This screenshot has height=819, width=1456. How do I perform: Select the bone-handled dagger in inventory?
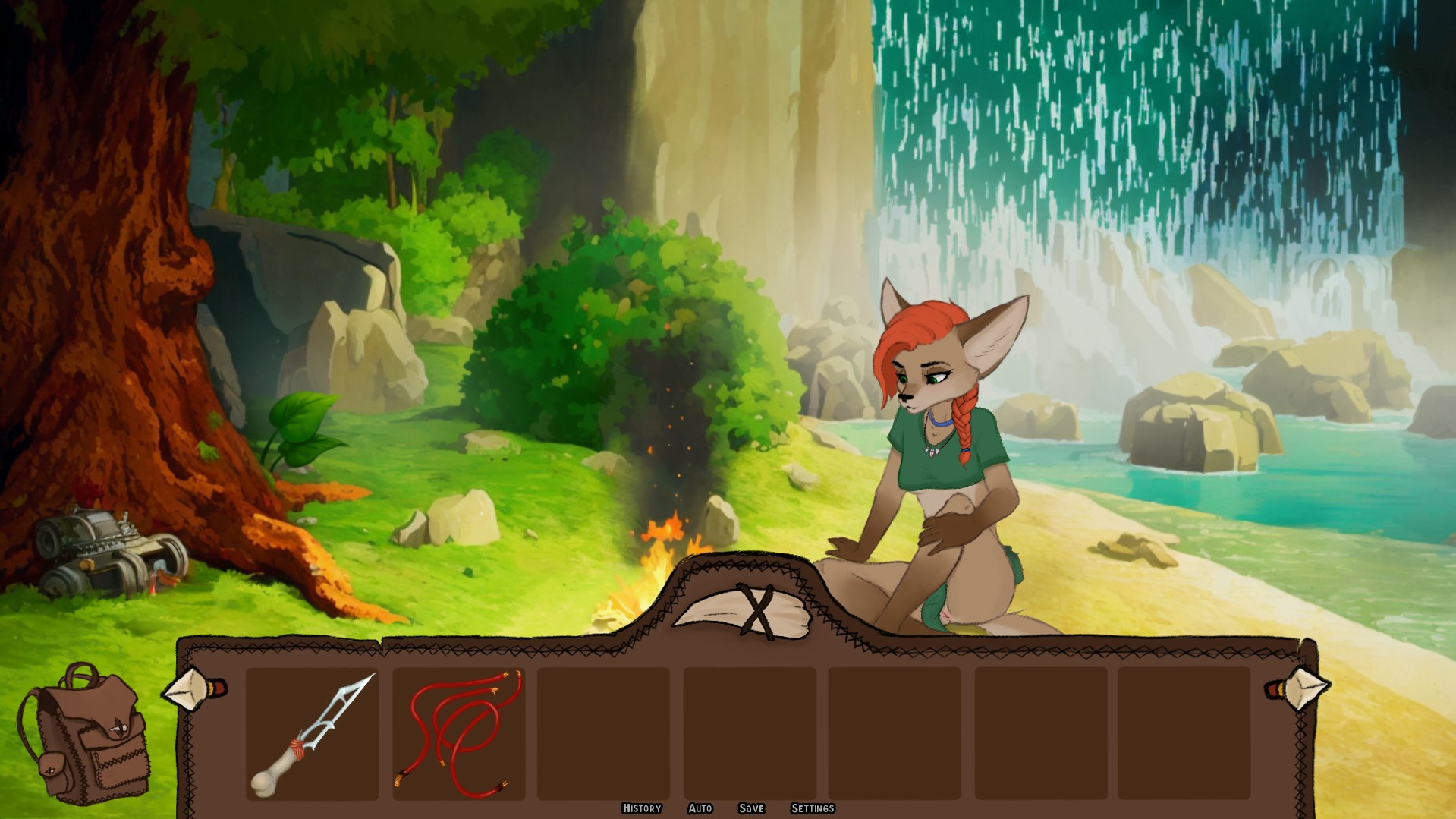313,732
